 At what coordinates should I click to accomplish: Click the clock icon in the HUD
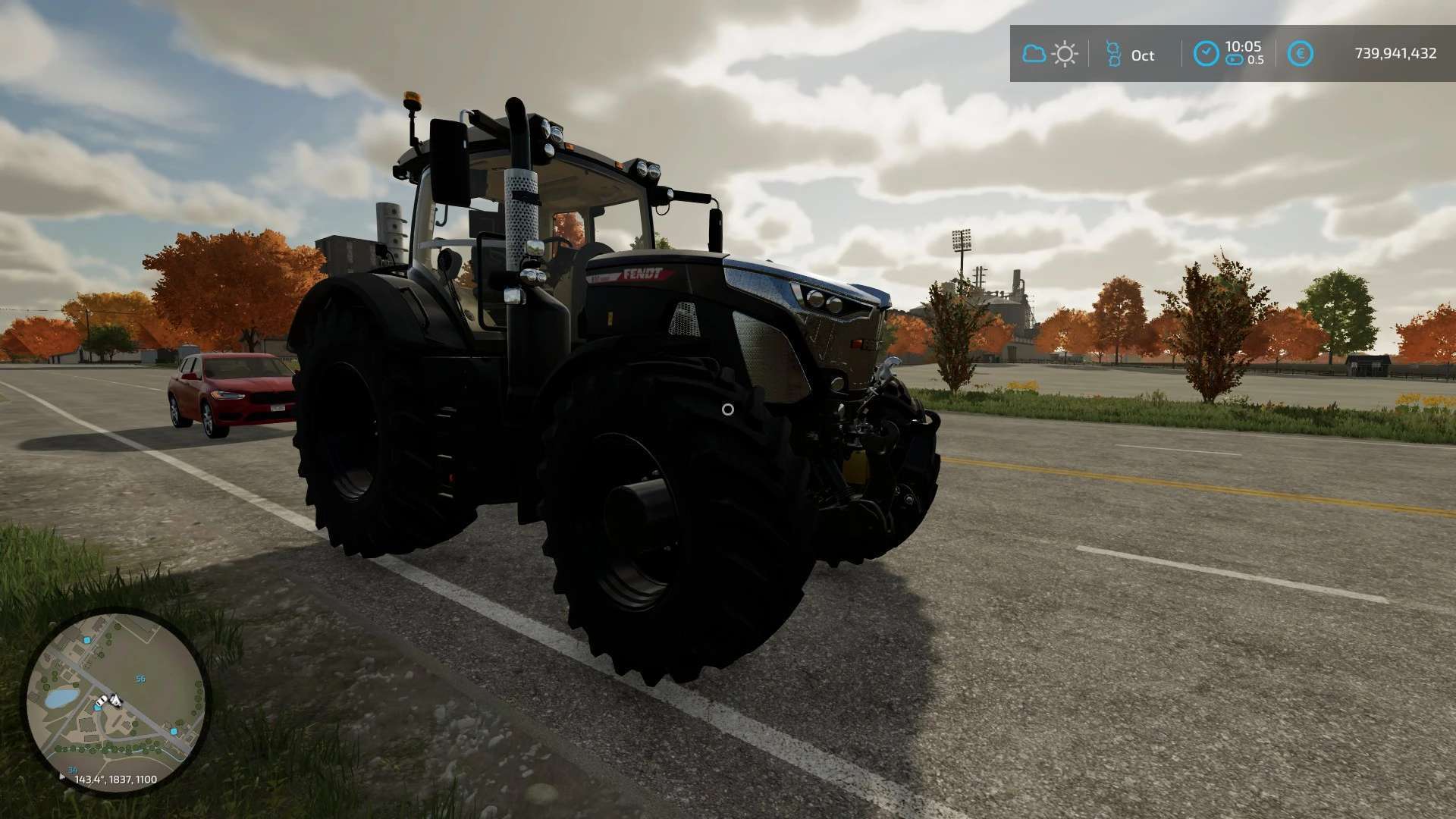coord(1206,54)
